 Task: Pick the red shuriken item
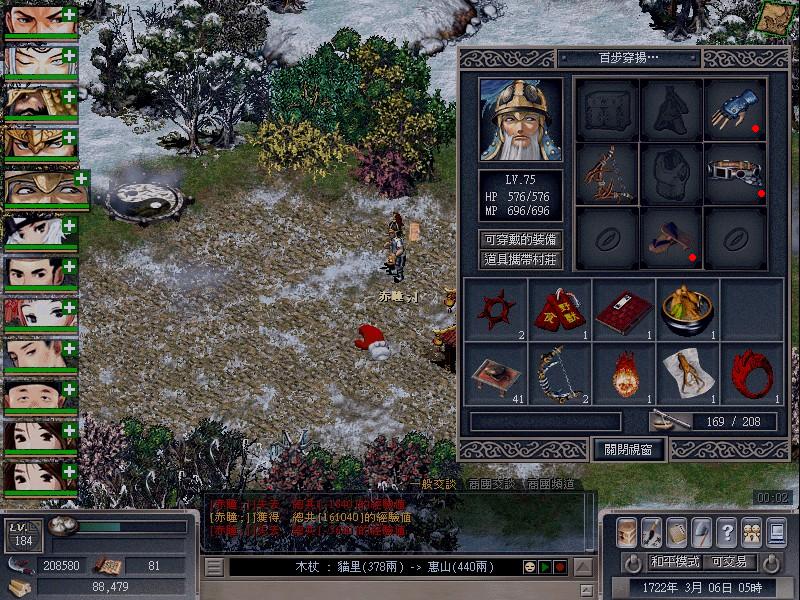point(495,309)
